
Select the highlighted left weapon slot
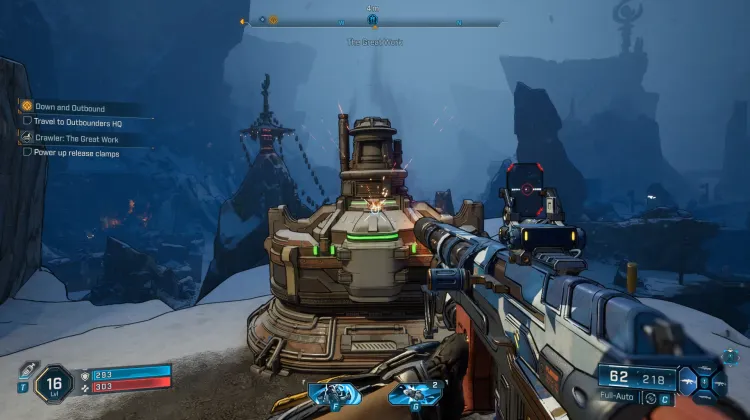[690, 381]
